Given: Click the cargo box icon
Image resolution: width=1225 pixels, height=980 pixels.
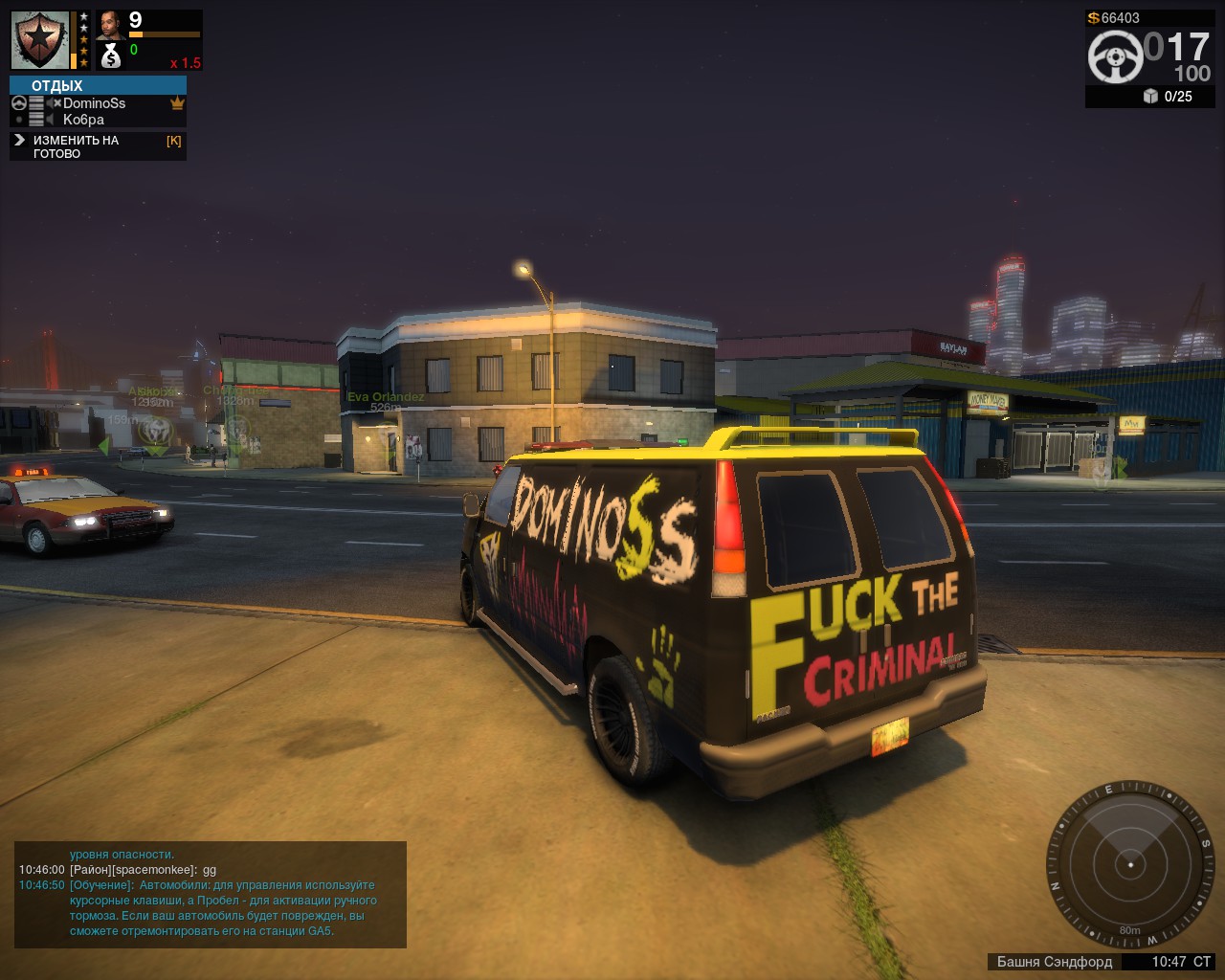Looking at the screenshot, I should (1150, 96).
